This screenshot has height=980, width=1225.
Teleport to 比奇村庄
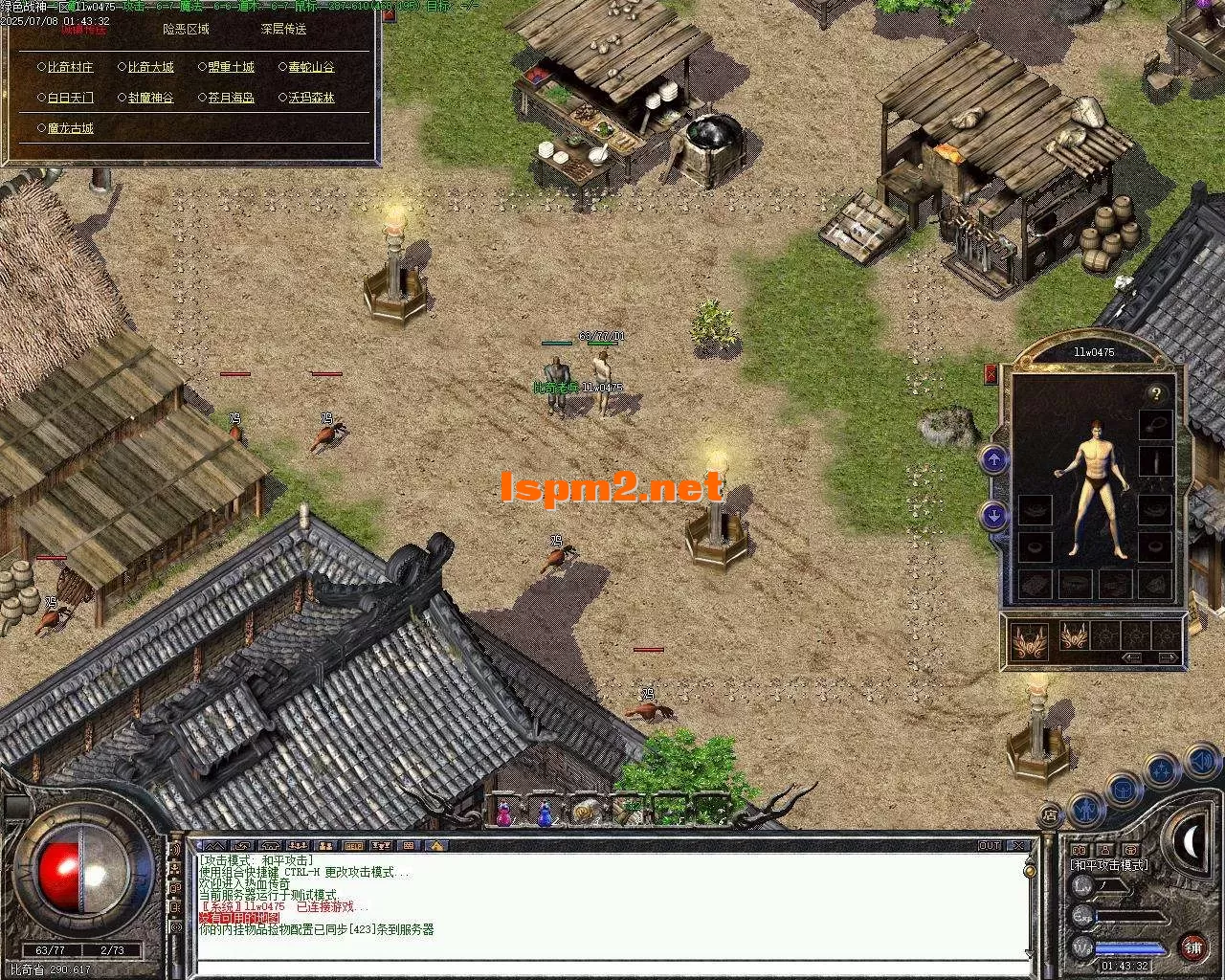point(70,68)
